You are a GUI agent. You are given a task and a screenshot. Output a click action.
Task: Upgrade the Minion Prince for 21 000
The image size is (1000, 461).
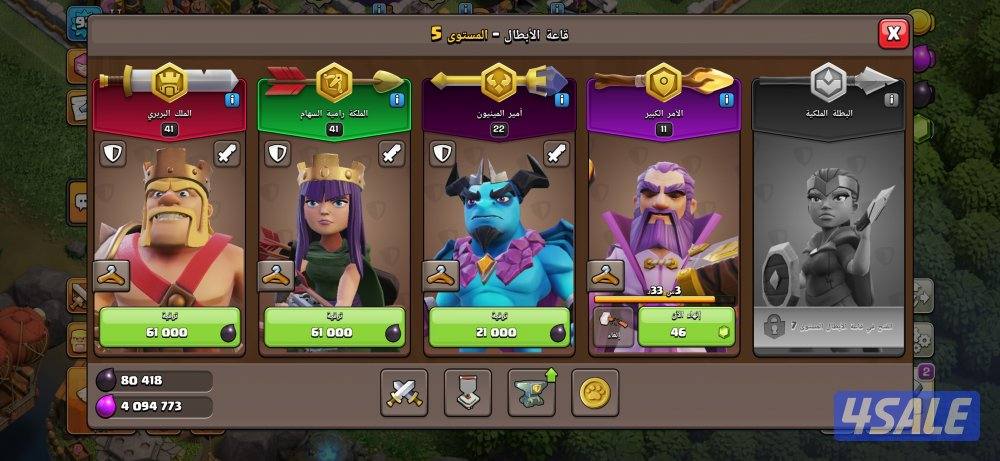[498, 329]
